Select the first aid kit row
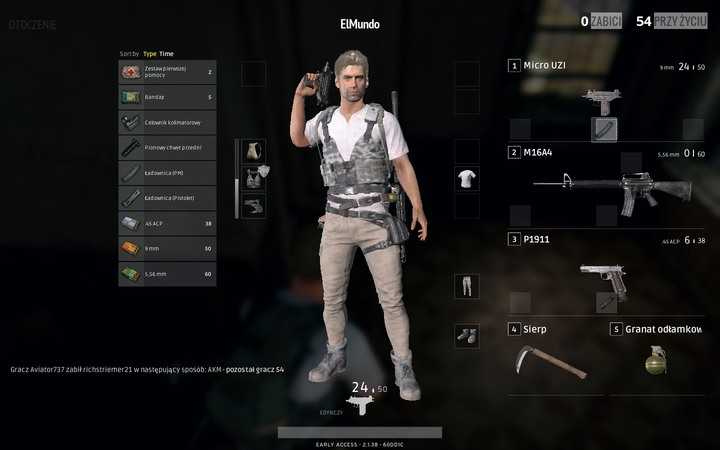 167,72
